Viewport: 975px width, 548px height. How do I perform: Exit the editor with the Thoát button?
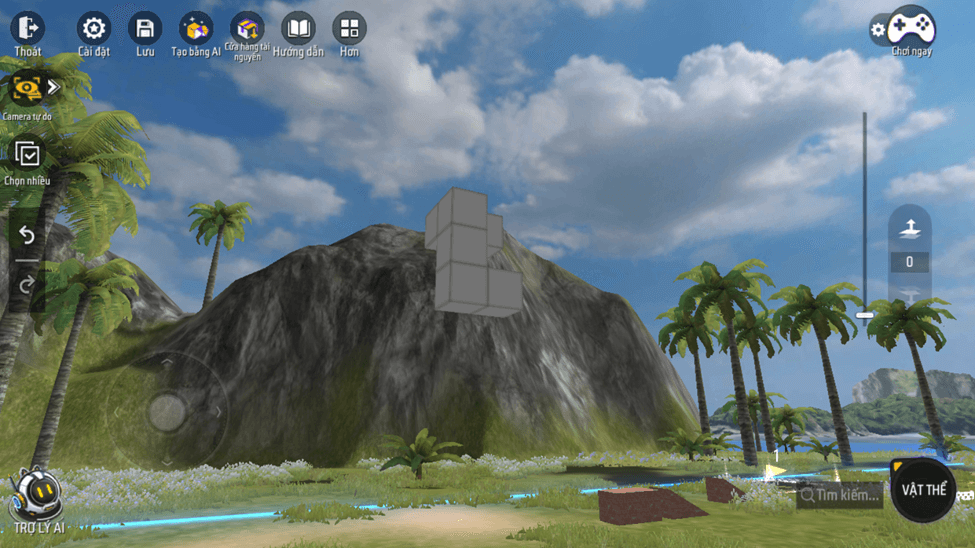tap(28, 29)
